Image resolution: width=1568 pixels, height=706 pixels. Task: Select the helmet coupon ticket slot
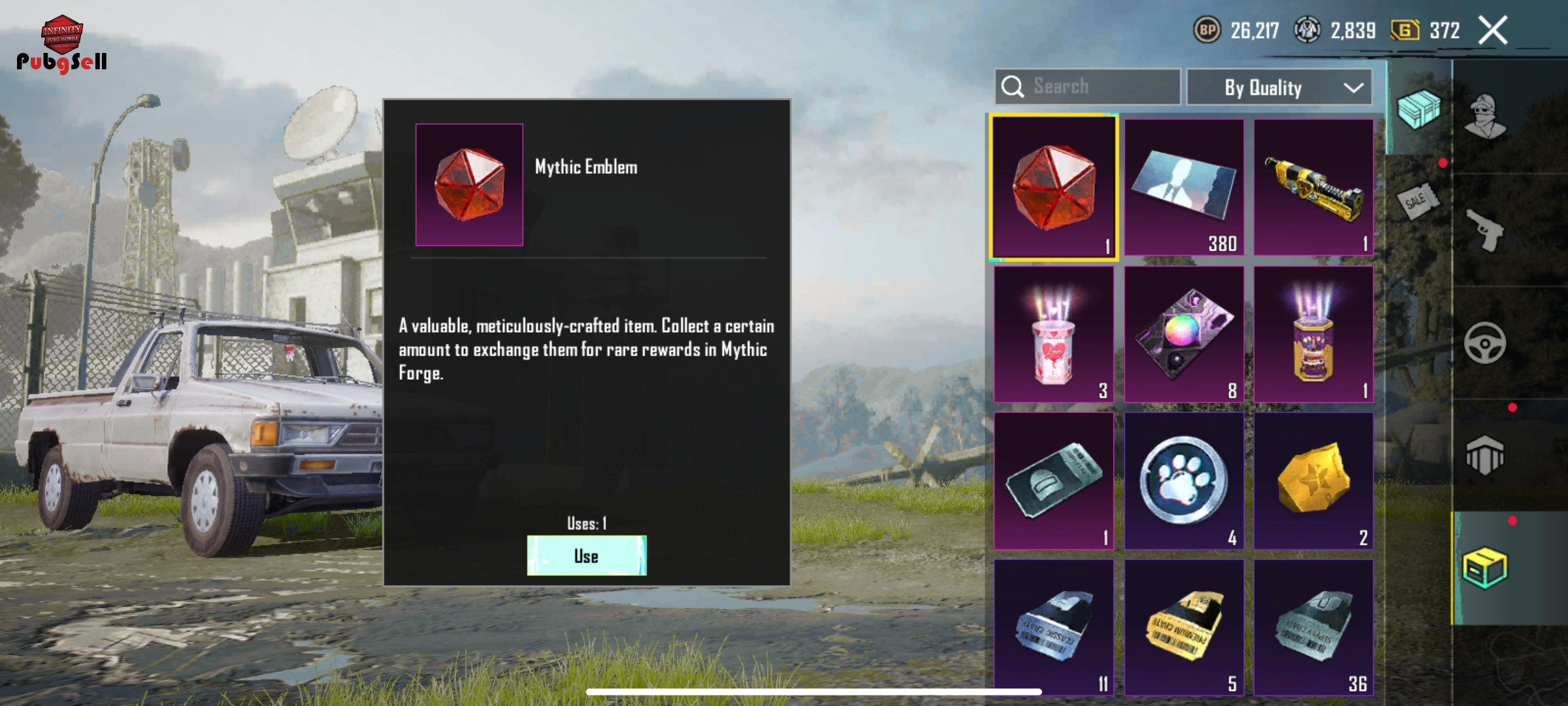click(1054, 481)
